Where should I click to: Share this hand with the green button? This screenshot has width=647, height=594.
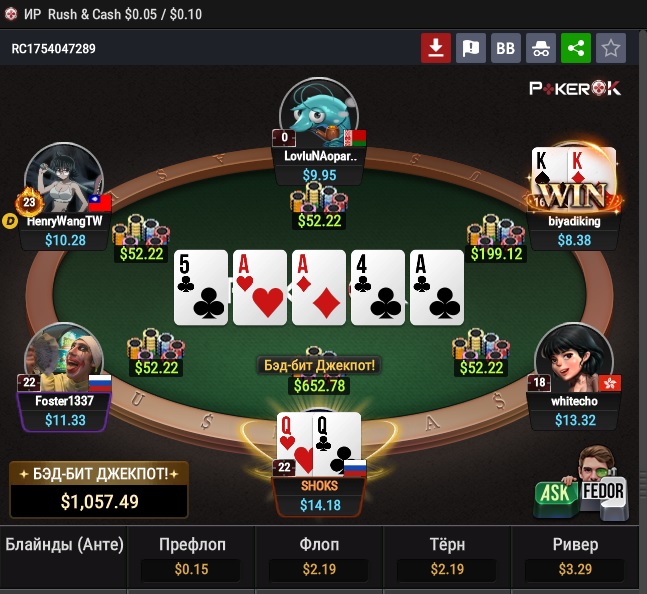click(x=575, y=48)
